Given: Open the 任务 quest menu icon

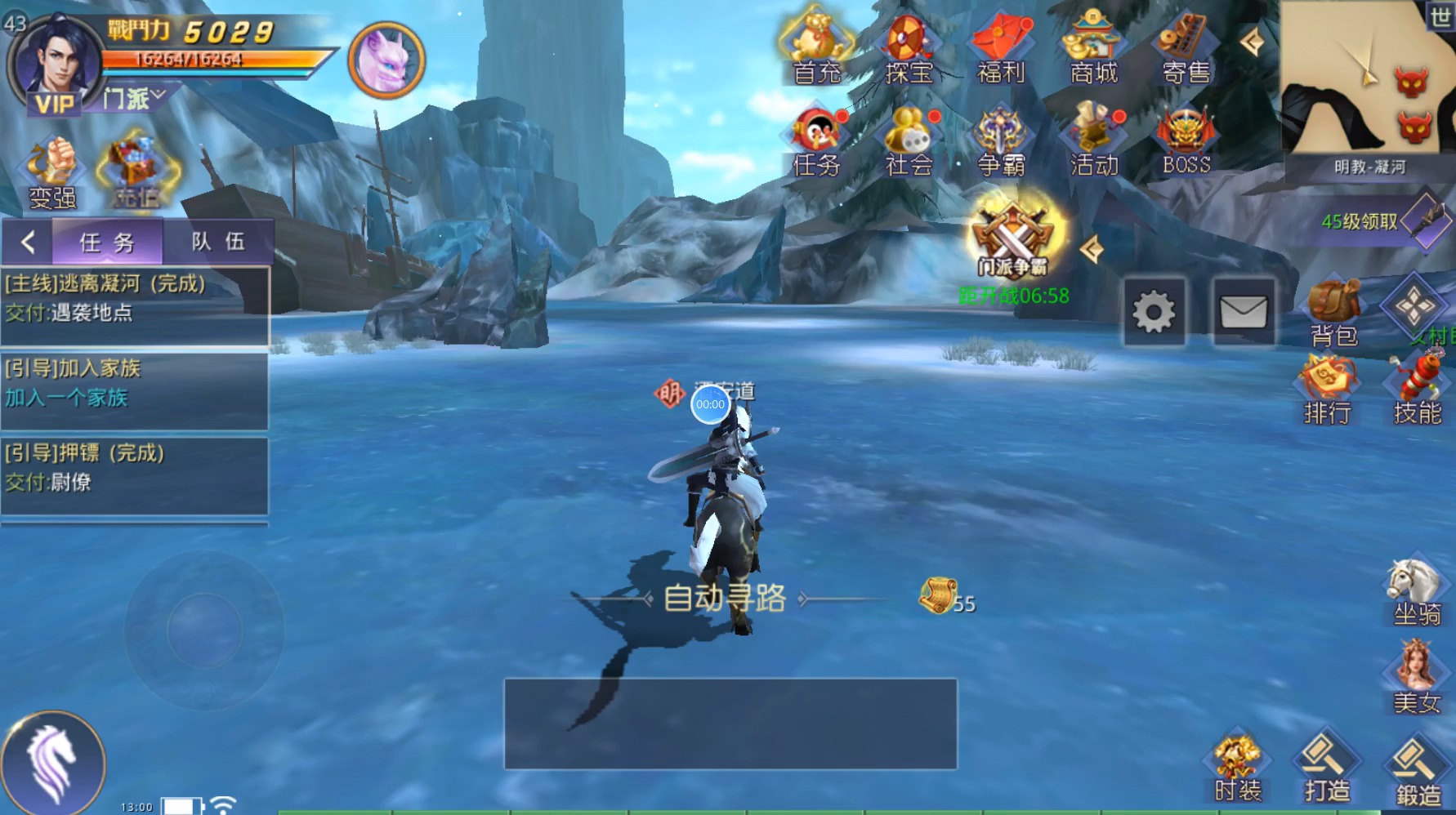Looking at the screenshot, I should (816, 141).
